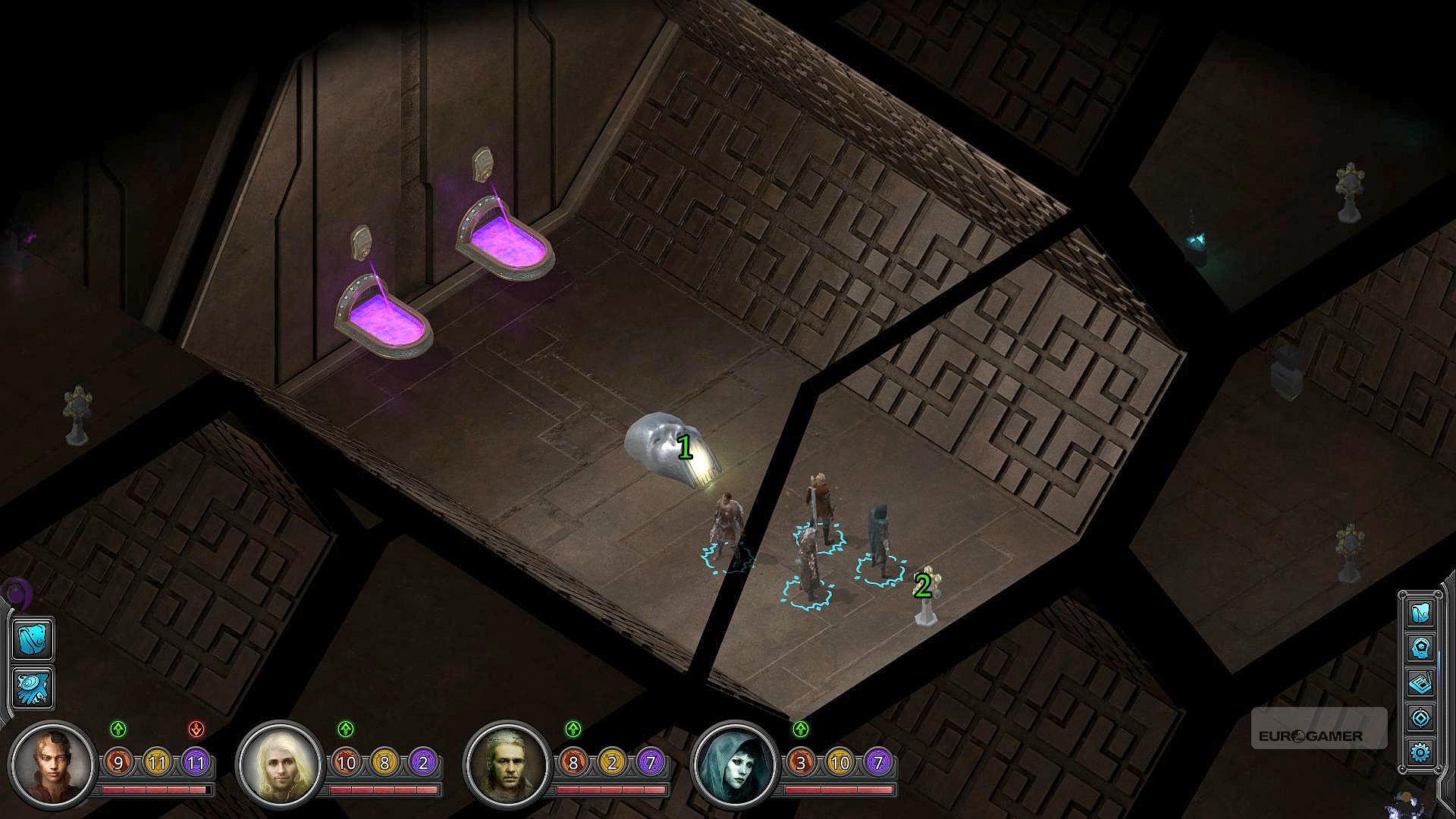This screenshot has width=1456, height=819.
Task: Open the map compass icon
Action: 1420,717
